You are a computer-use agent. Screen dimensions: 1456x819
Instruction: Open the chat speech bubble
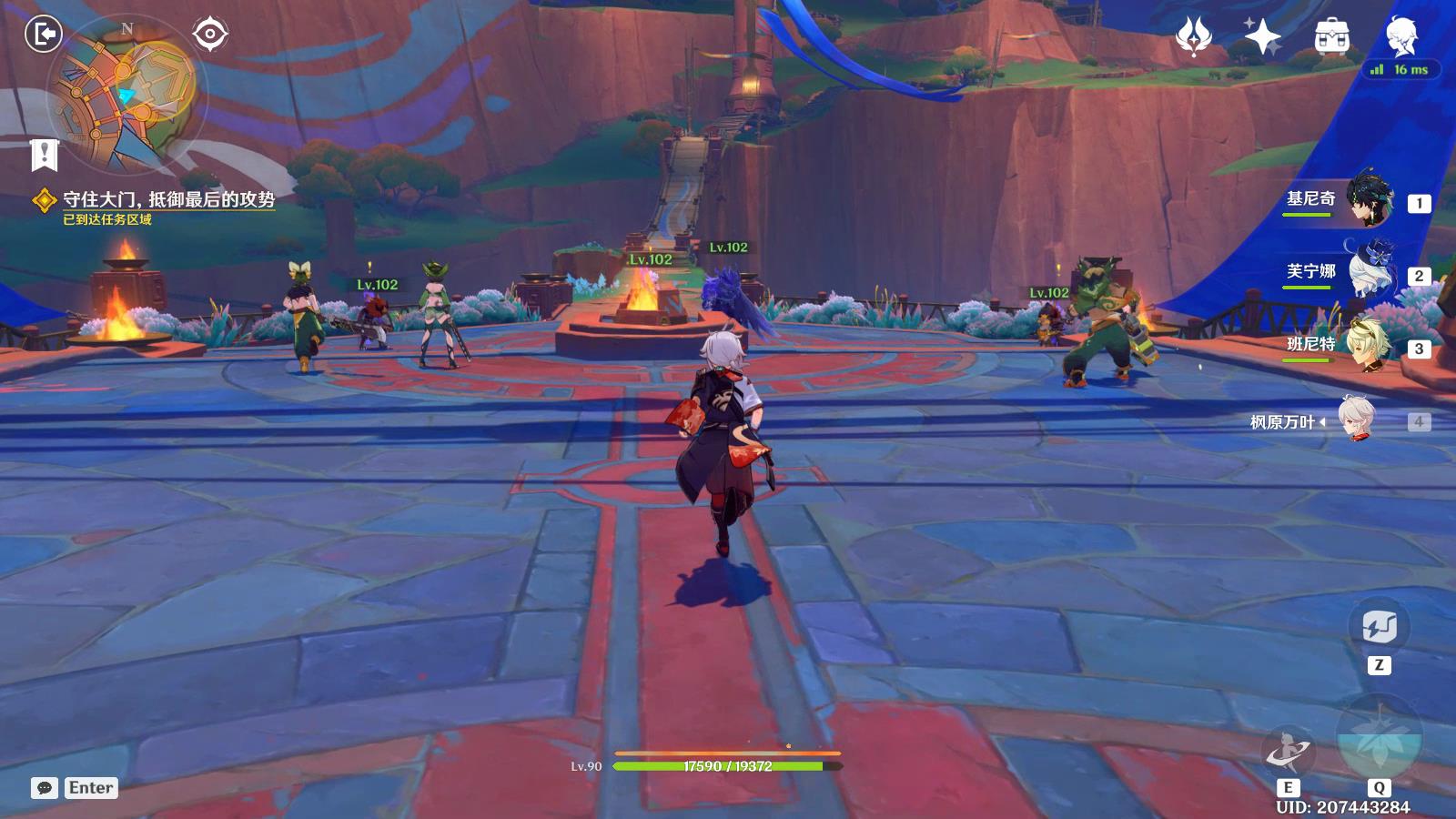point(45,788)
